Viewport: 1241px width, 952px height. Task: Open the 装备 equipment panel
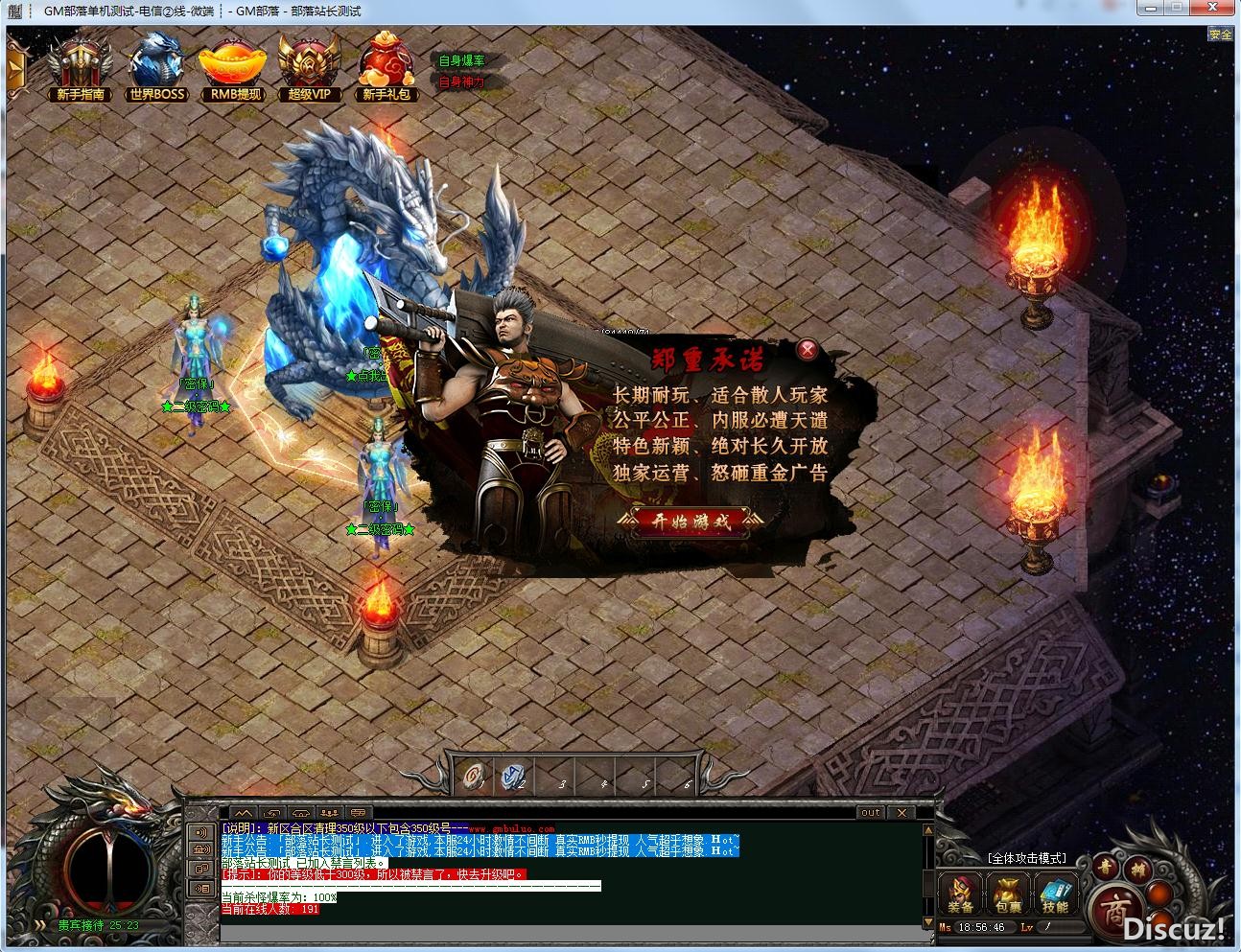point(960,894)
